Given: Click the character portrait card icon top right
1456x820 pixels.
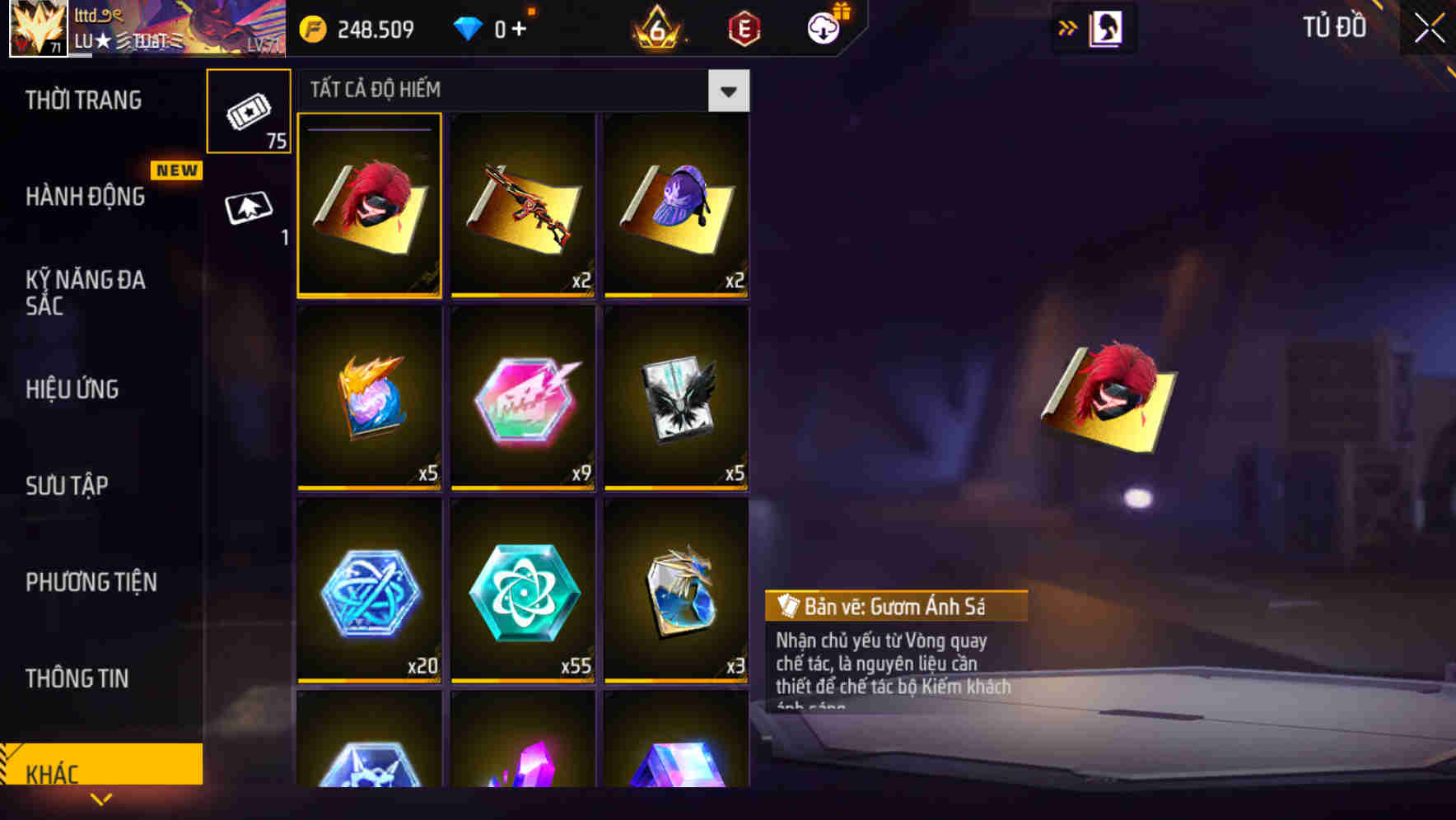Looking at the screenshot, I should click(1105, 27).
